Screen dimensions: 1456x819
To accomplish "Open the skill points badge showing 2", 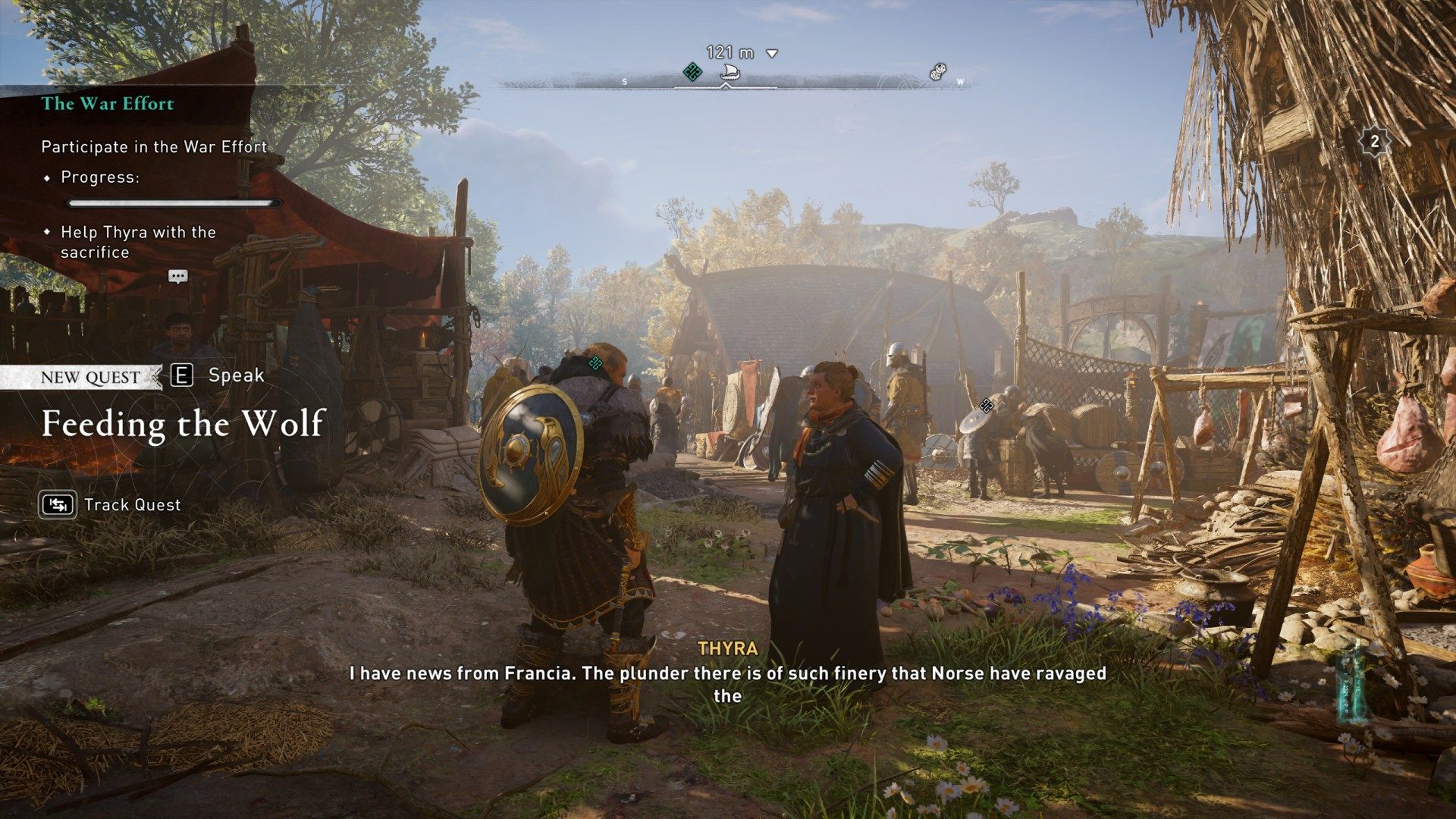I will (x=1374, y=142).
